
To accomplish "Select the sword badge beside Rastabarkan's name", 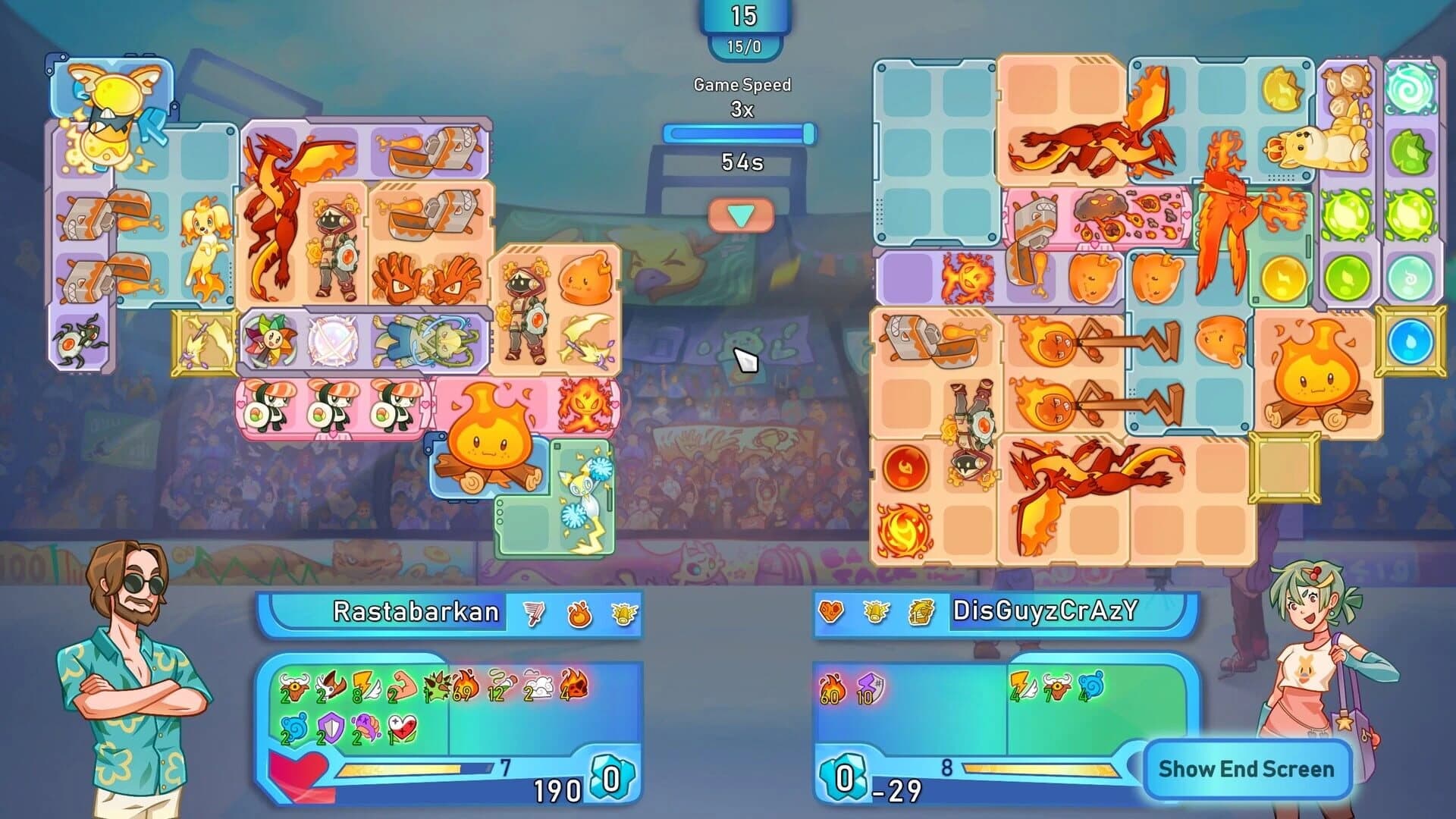I will (x=534, y=613).
